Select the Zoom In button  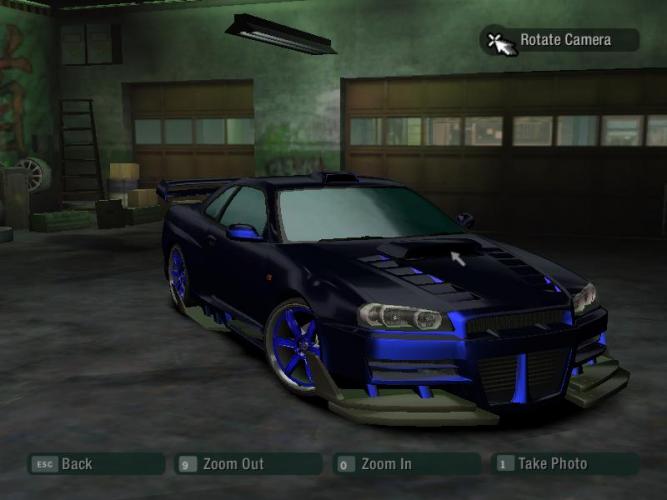406,464
